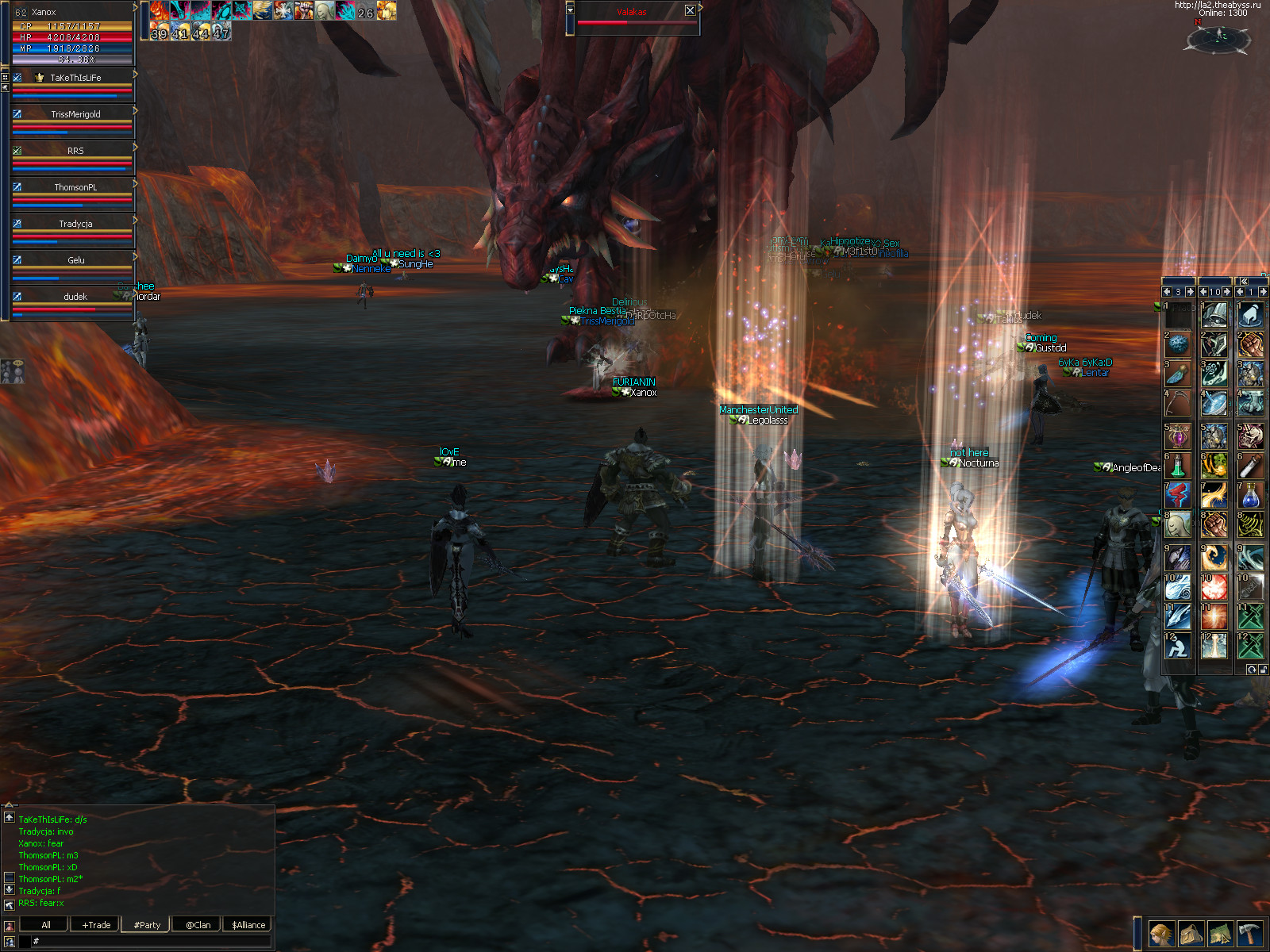Select the @Clan chat tab

198,924
